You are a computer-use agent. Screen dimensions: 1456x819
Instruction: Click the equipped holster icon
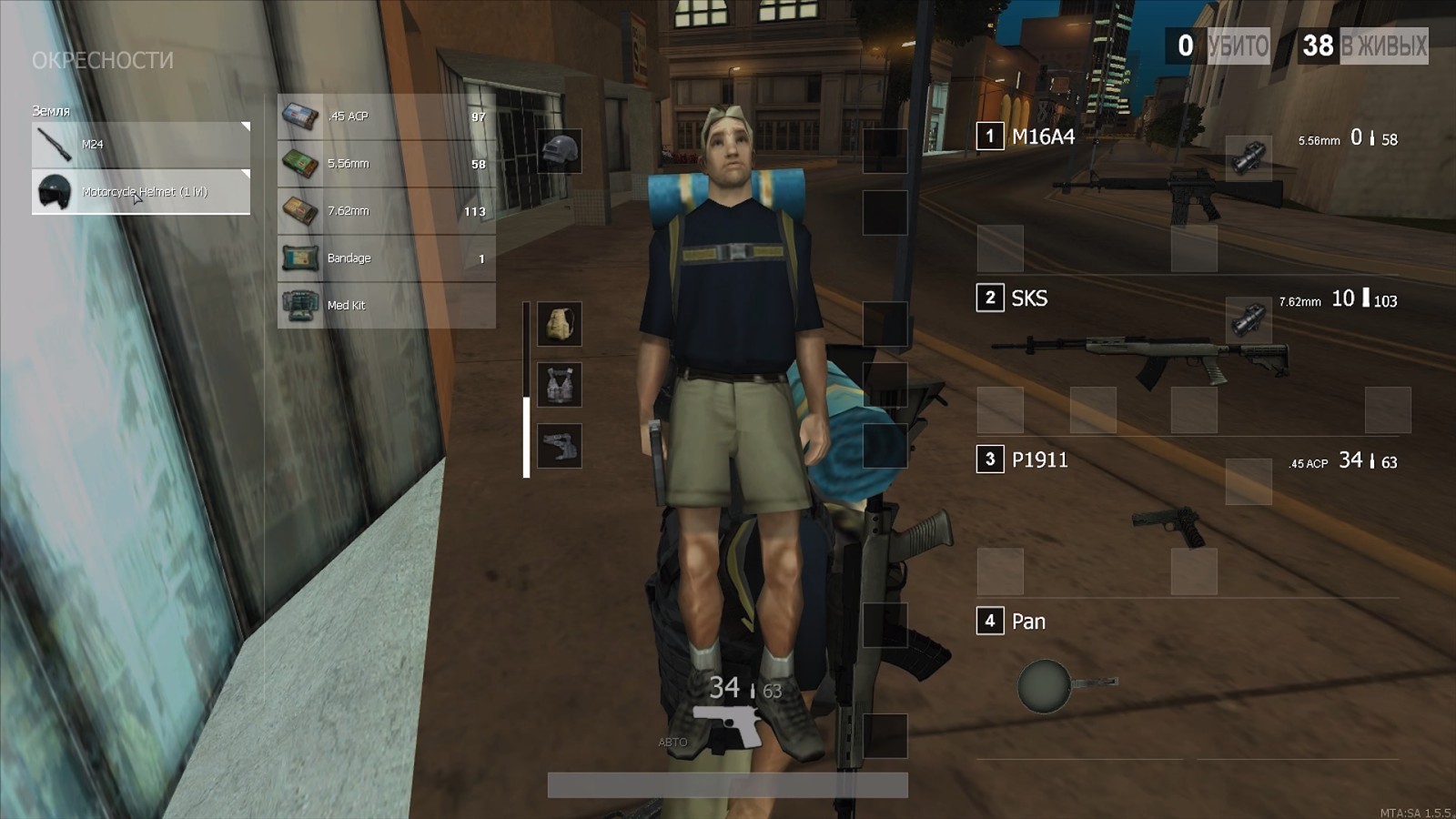tap(560, 444)
